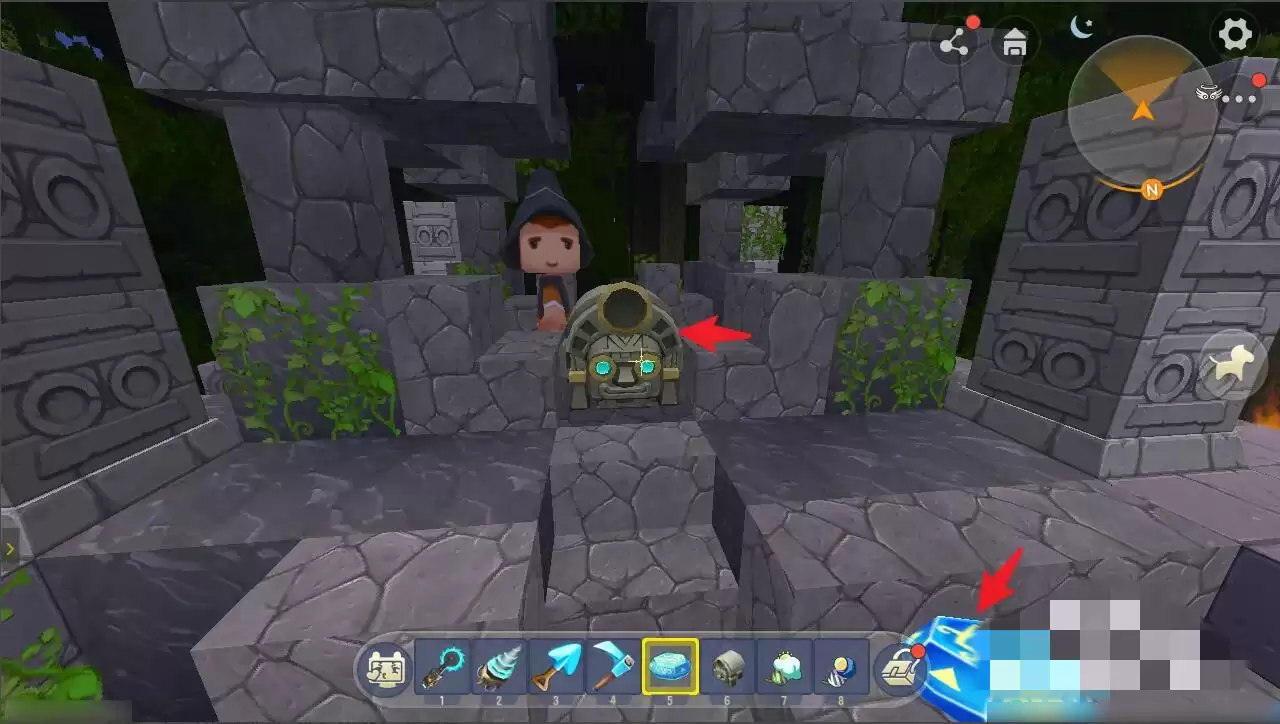The width and height of the screenshot is (1280, 724).
Task: Open the settings gear menu
Action: [x=1235, y=35]
